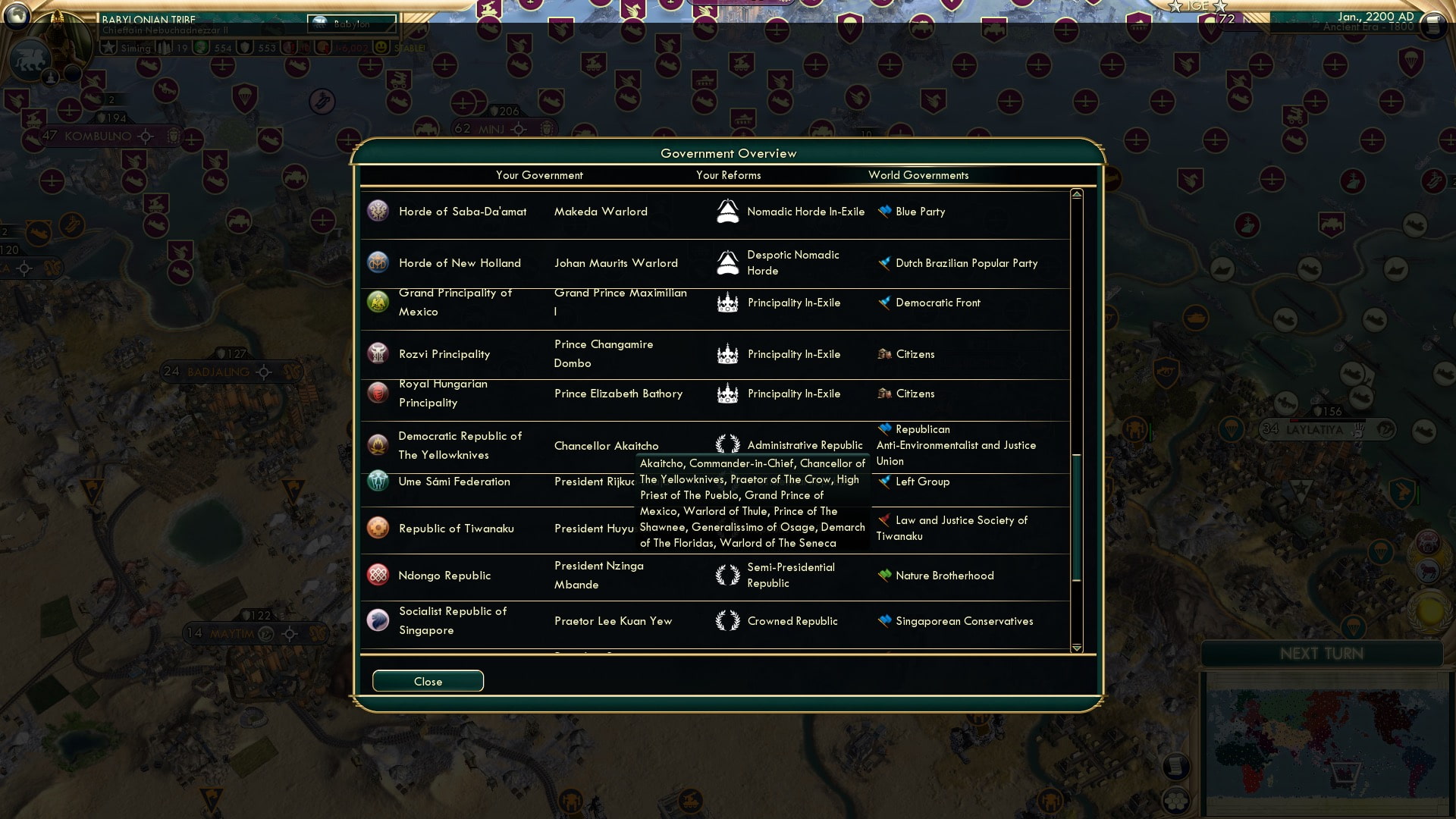Click the science icon in the top status bar

click(201, 47)
